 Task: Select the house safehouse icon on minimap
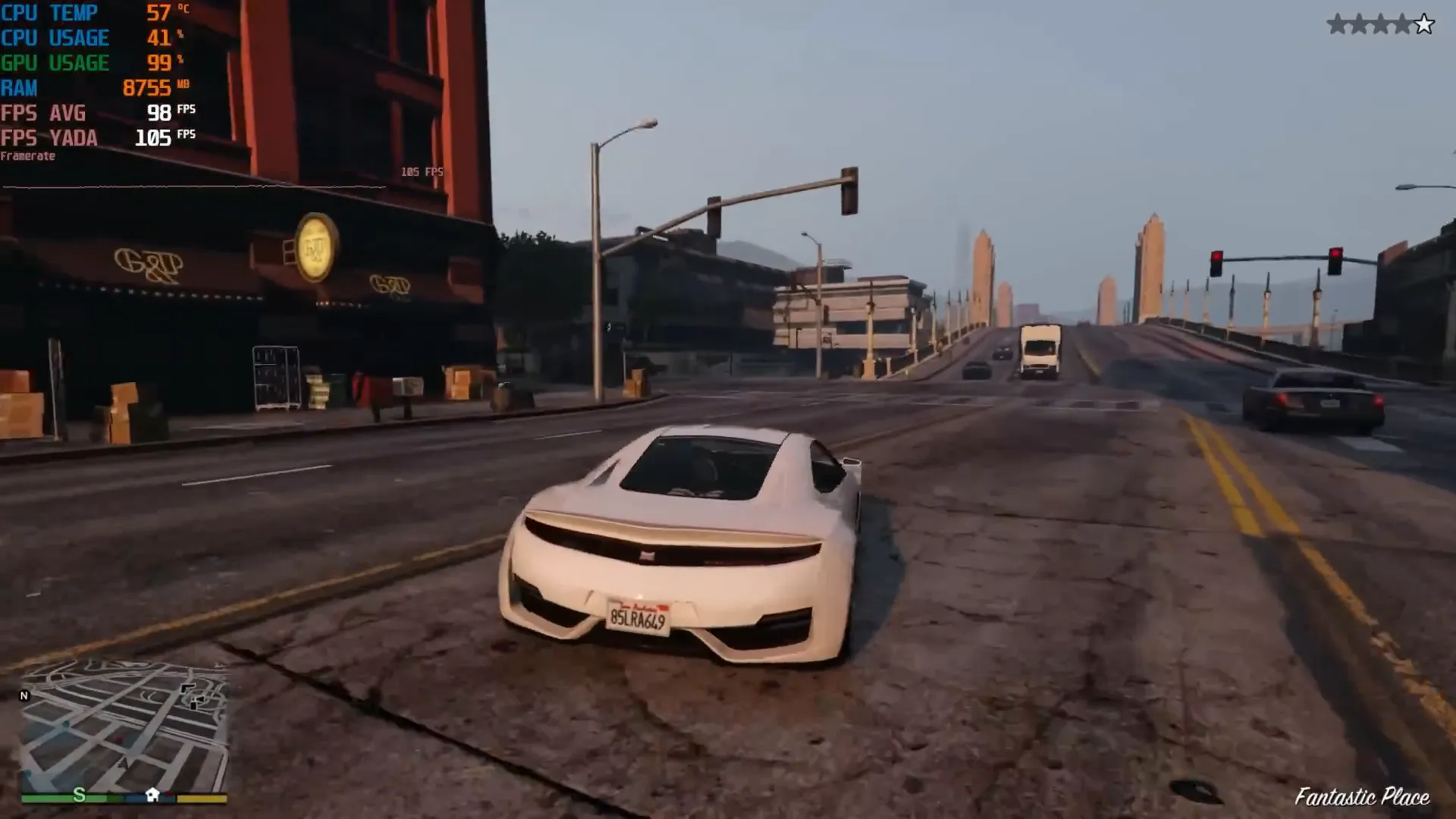(152, 794)
